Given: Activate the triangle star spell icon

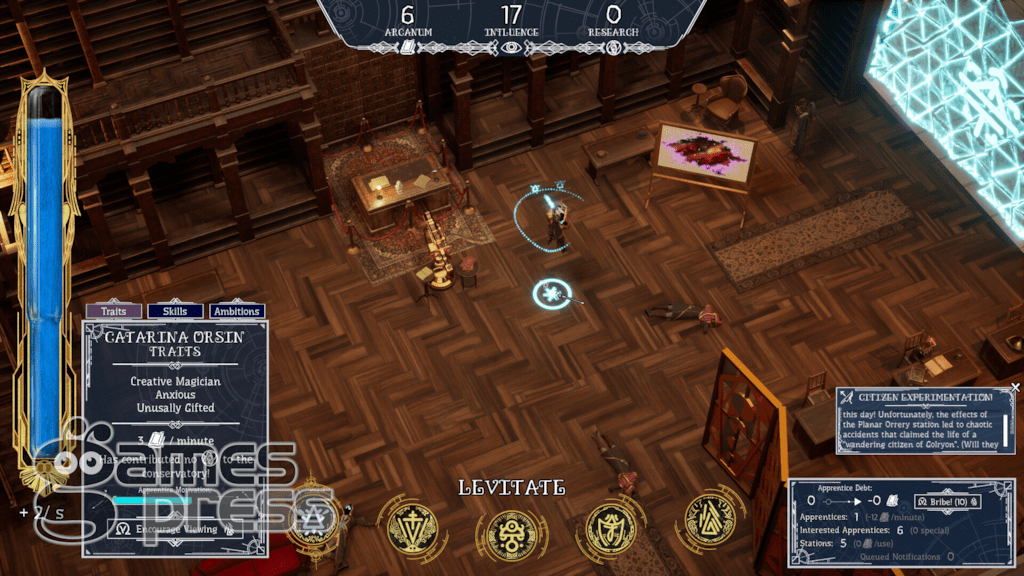Looking at the screenshot, I should [x=312, y=520].
